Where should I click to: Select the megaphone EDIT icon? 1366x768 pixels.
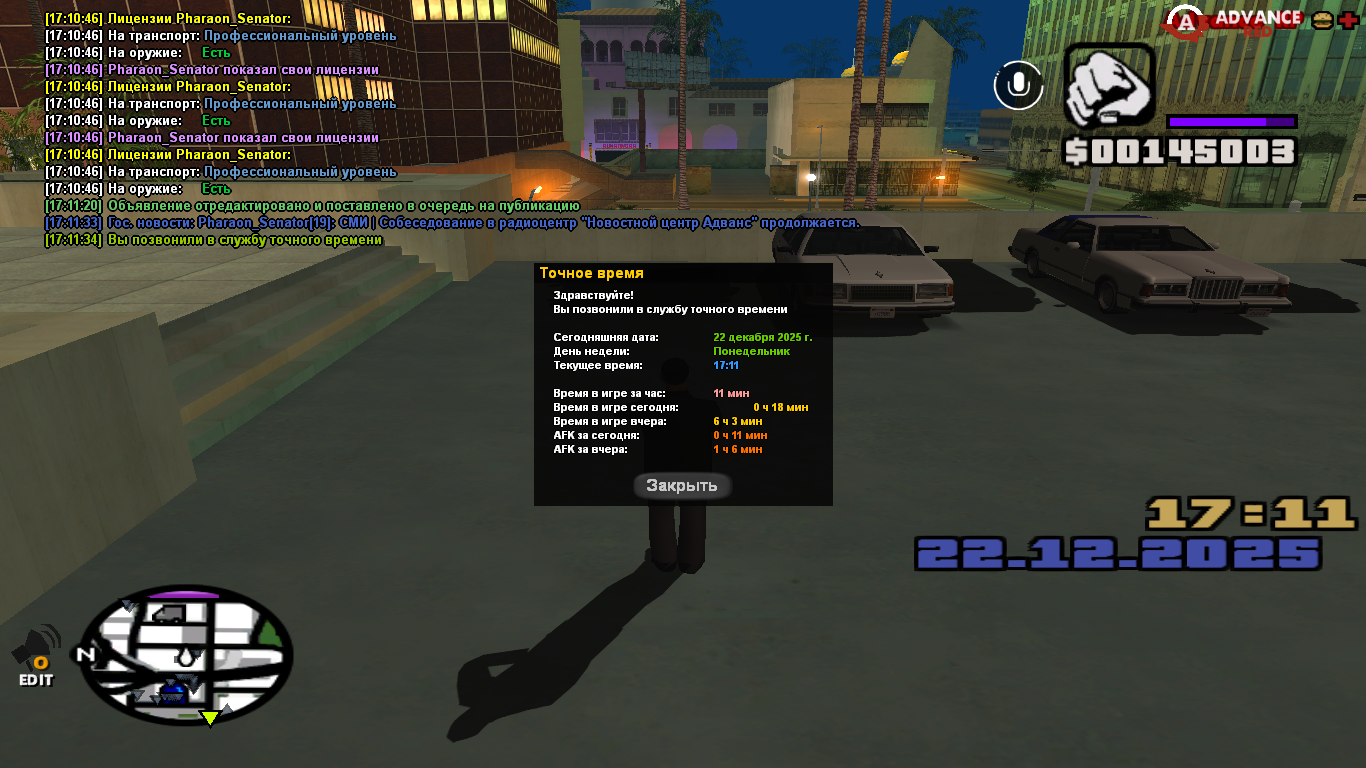(x=36, y=656)
